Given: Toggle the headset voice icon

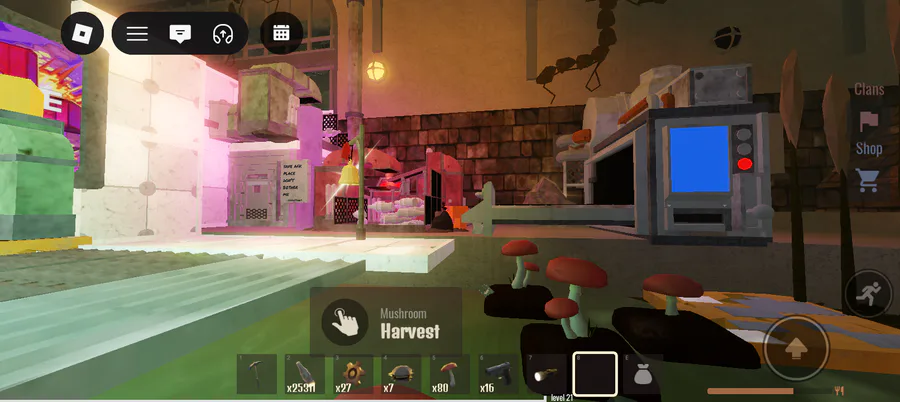Looking at the screenshot, I should point(223,34).
